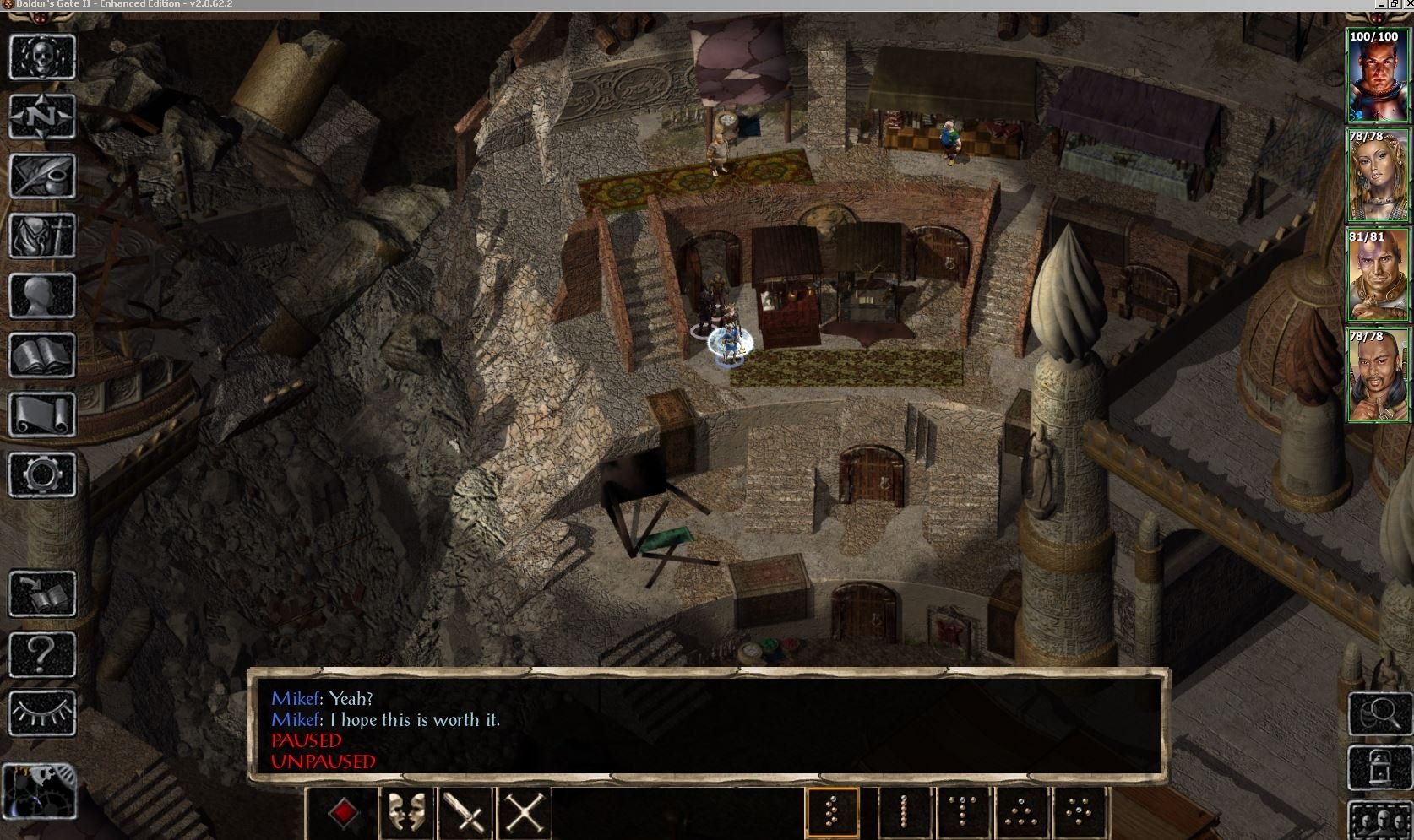The width and height of the screenshot is (1414, 840).
Task: Open the priest scroll button
Action: [x=42, y=415]
